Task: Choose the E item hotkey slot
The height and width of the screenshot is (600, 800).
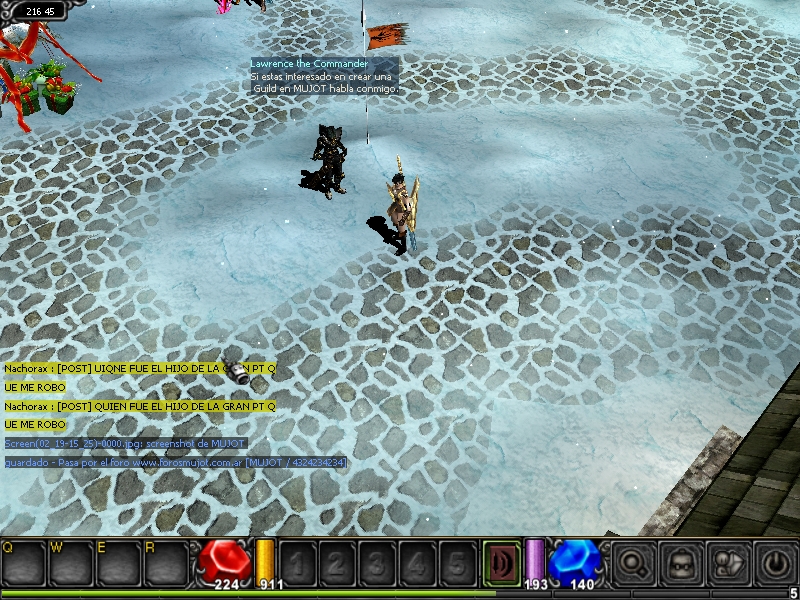Action: point(120,564)
